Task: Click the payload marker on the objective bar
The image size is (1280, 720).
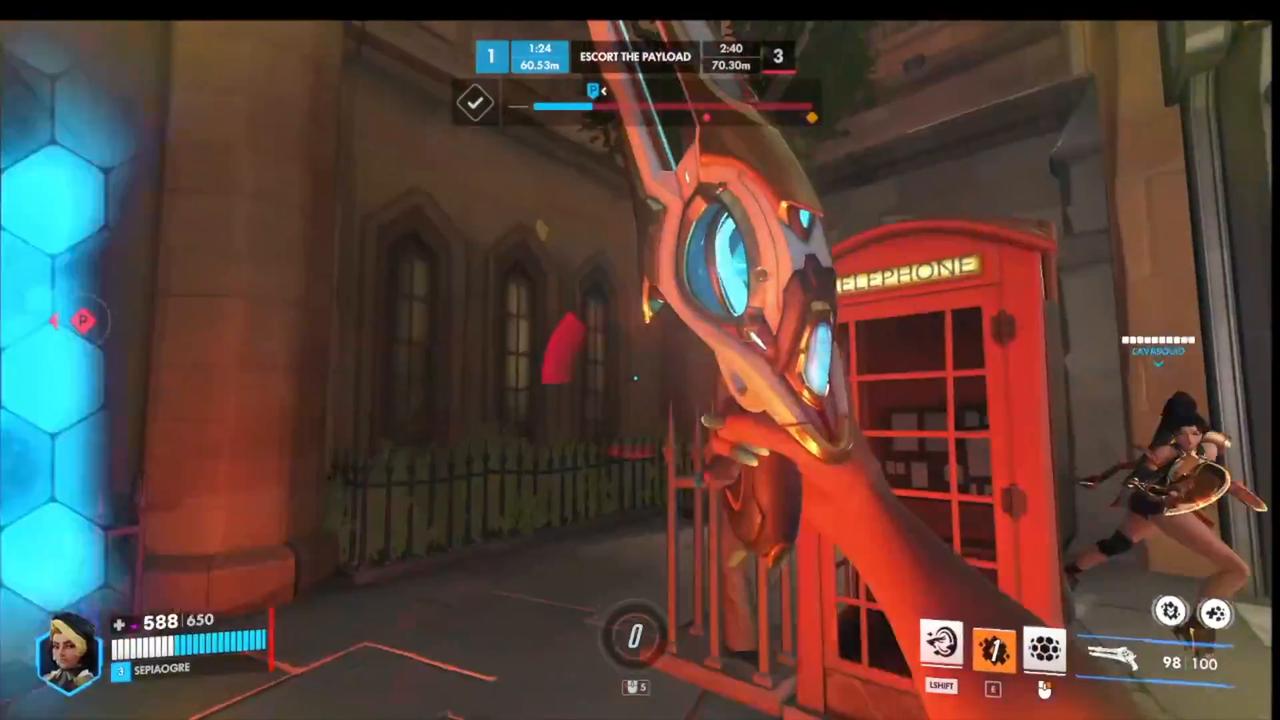Action: (x=592, y=91)
